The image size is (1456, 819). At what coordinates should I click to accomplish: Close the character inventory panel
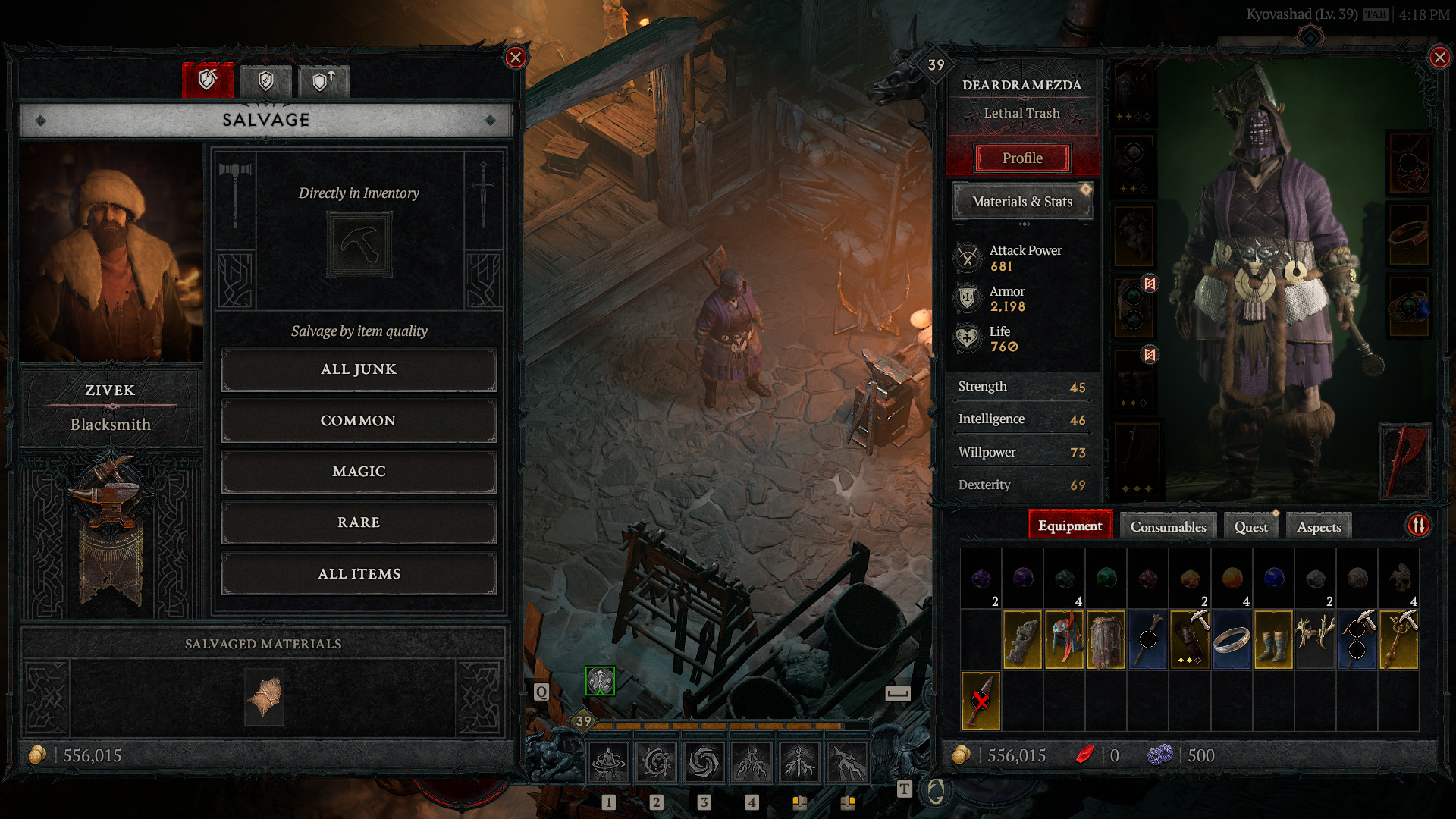click(x=1439, y=58)
